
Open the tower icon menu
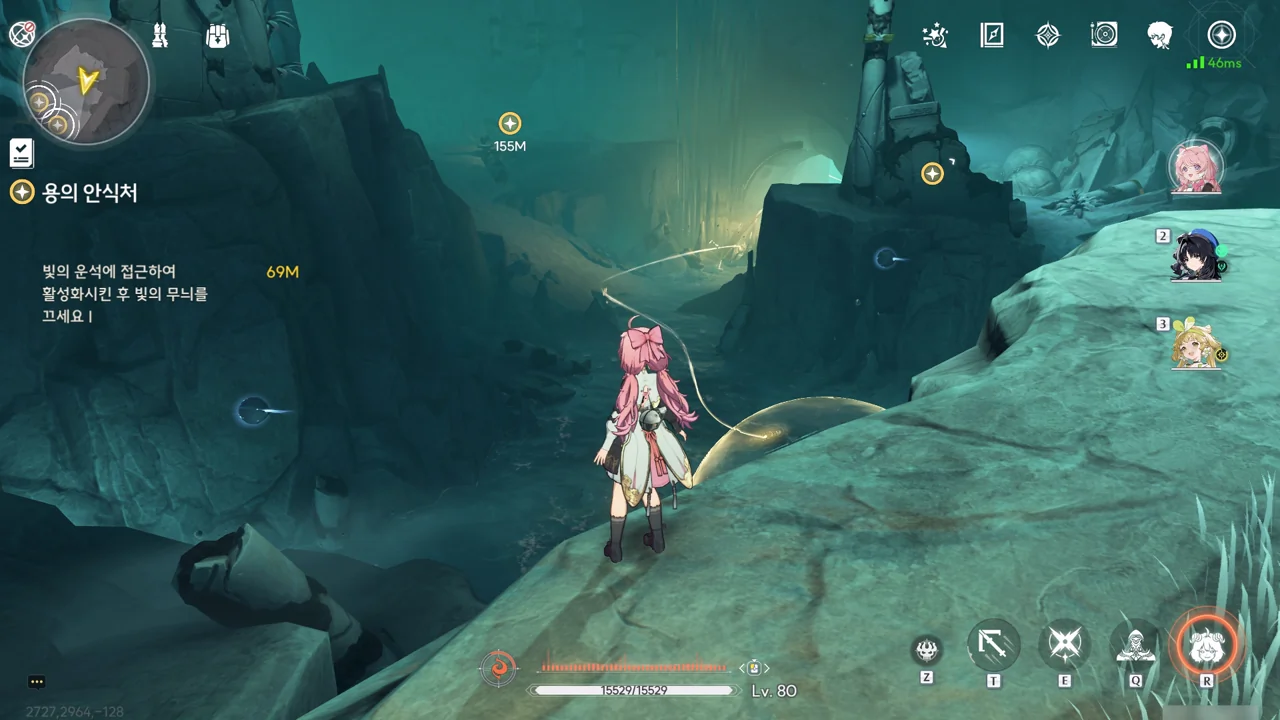[159, 36]
